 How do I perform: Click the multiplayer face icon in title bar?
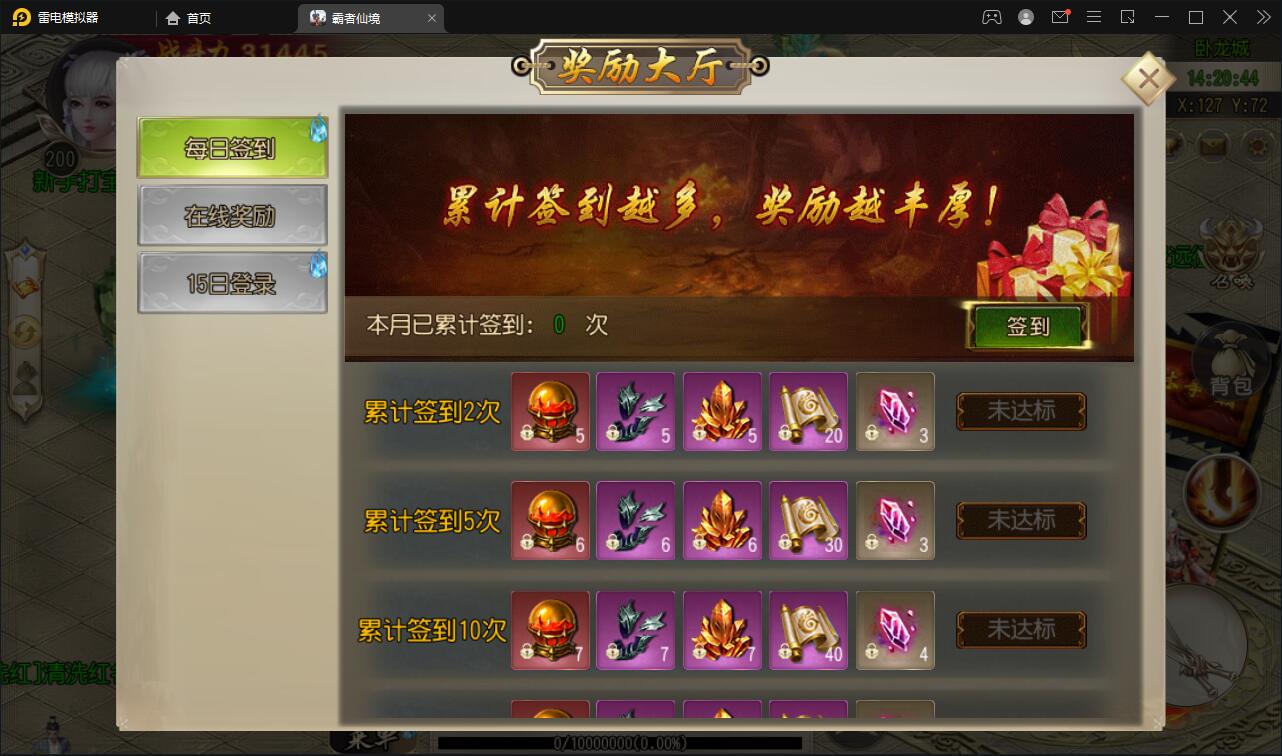(990, 16)
